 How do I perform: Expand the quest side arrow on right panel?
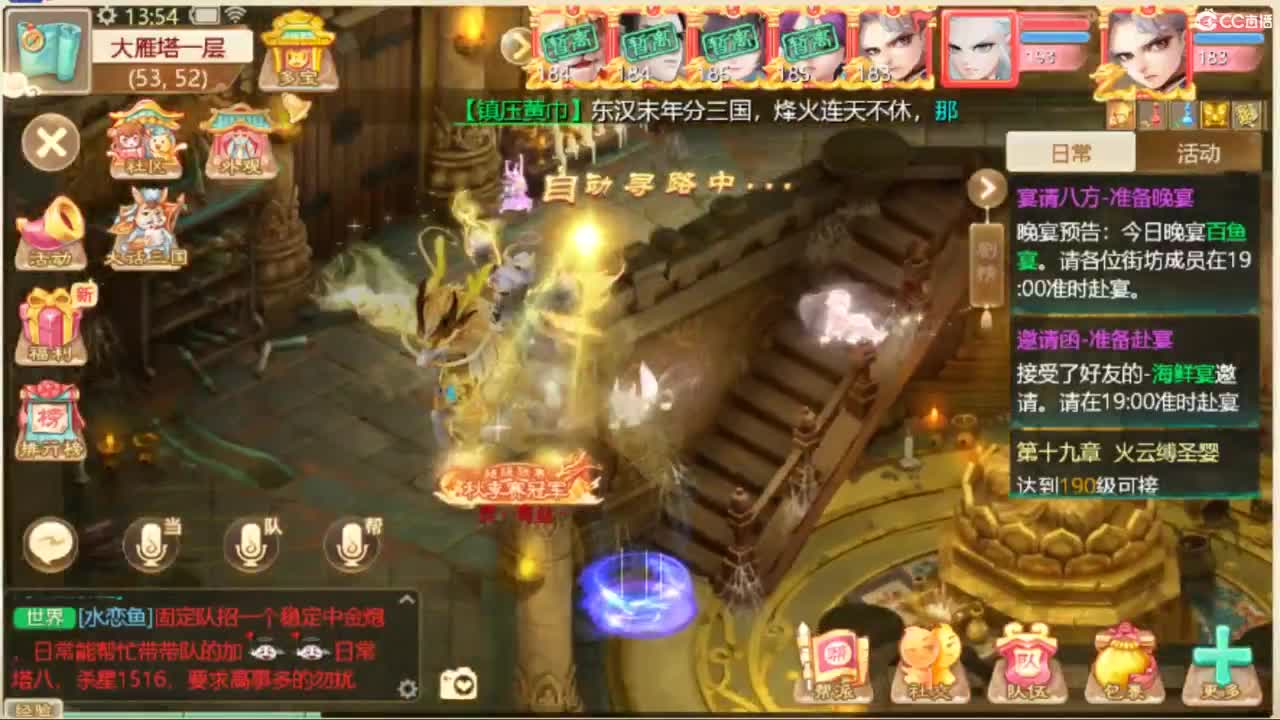point(985,185)
